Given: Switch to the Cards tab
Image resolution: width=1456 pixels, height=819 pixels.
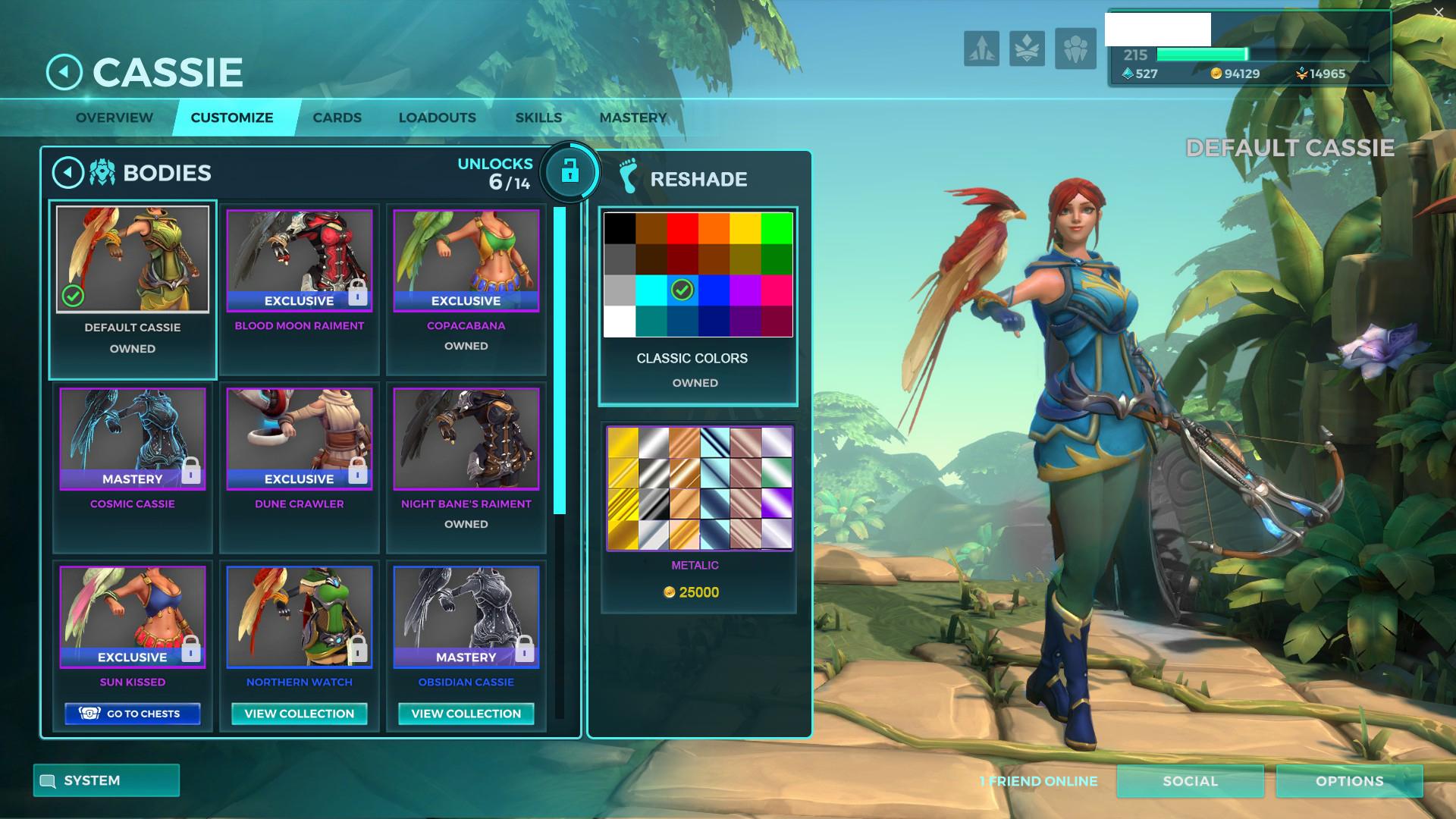Looking at the screenshot, I should (x=337, y=118).
